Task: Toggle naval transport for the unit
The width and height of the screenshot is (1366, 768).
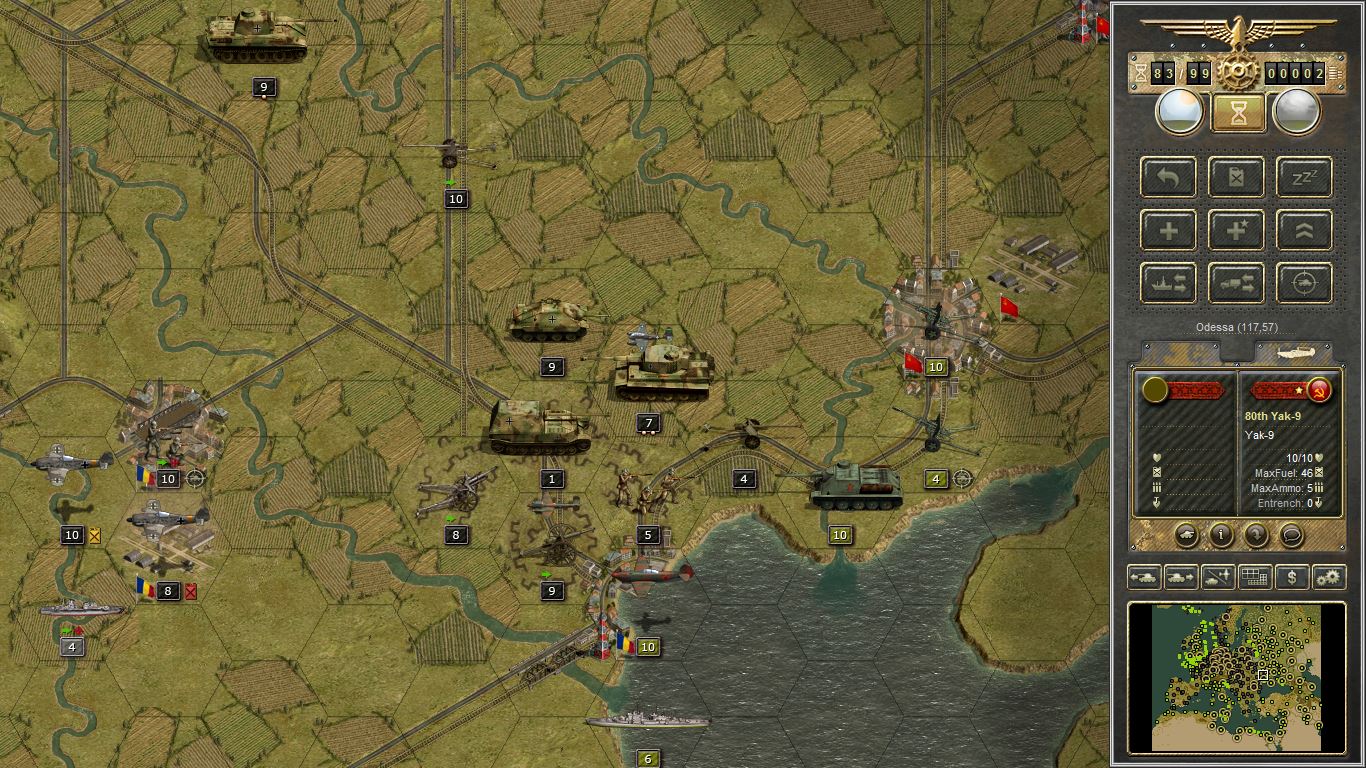Action: [1167, 283]
